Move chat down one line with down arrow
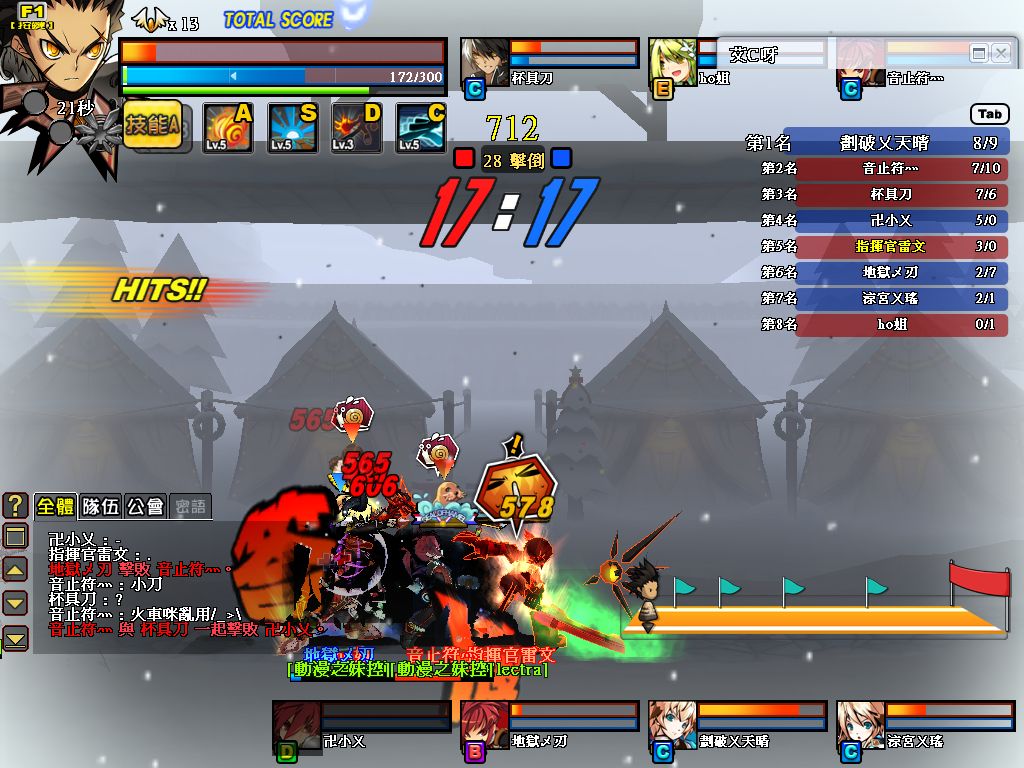The height and width of the screenshot is (768, 1024). point(15,603)
